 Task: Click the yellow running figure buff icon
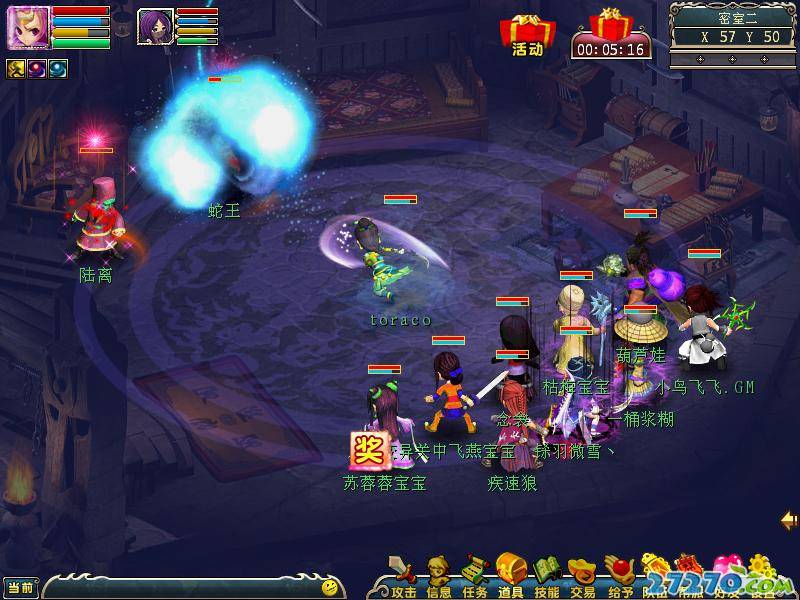coord(16,68)
